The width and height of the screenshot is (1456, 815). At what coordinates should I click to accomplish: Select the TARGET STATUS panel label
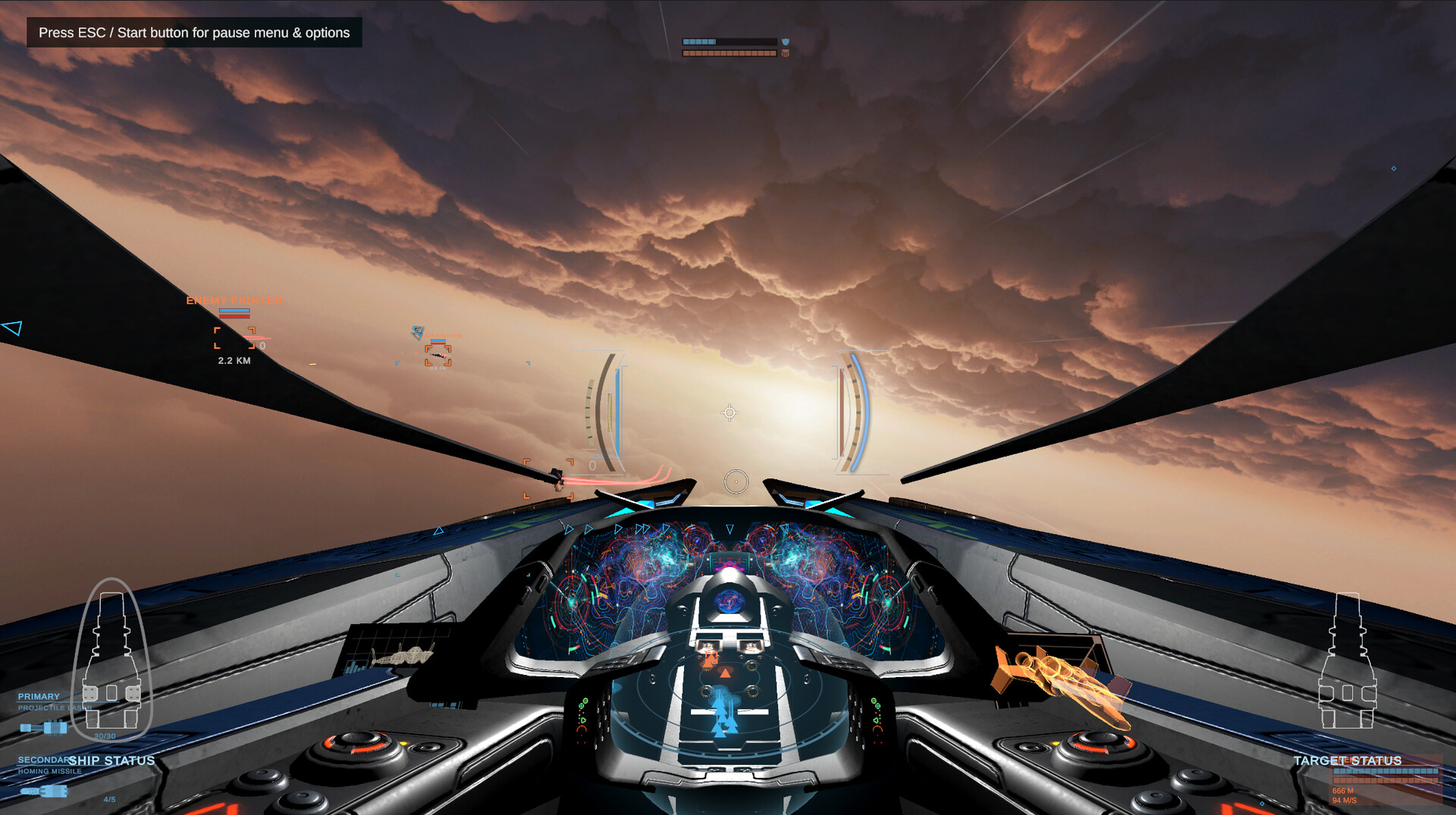(1347, 760)
